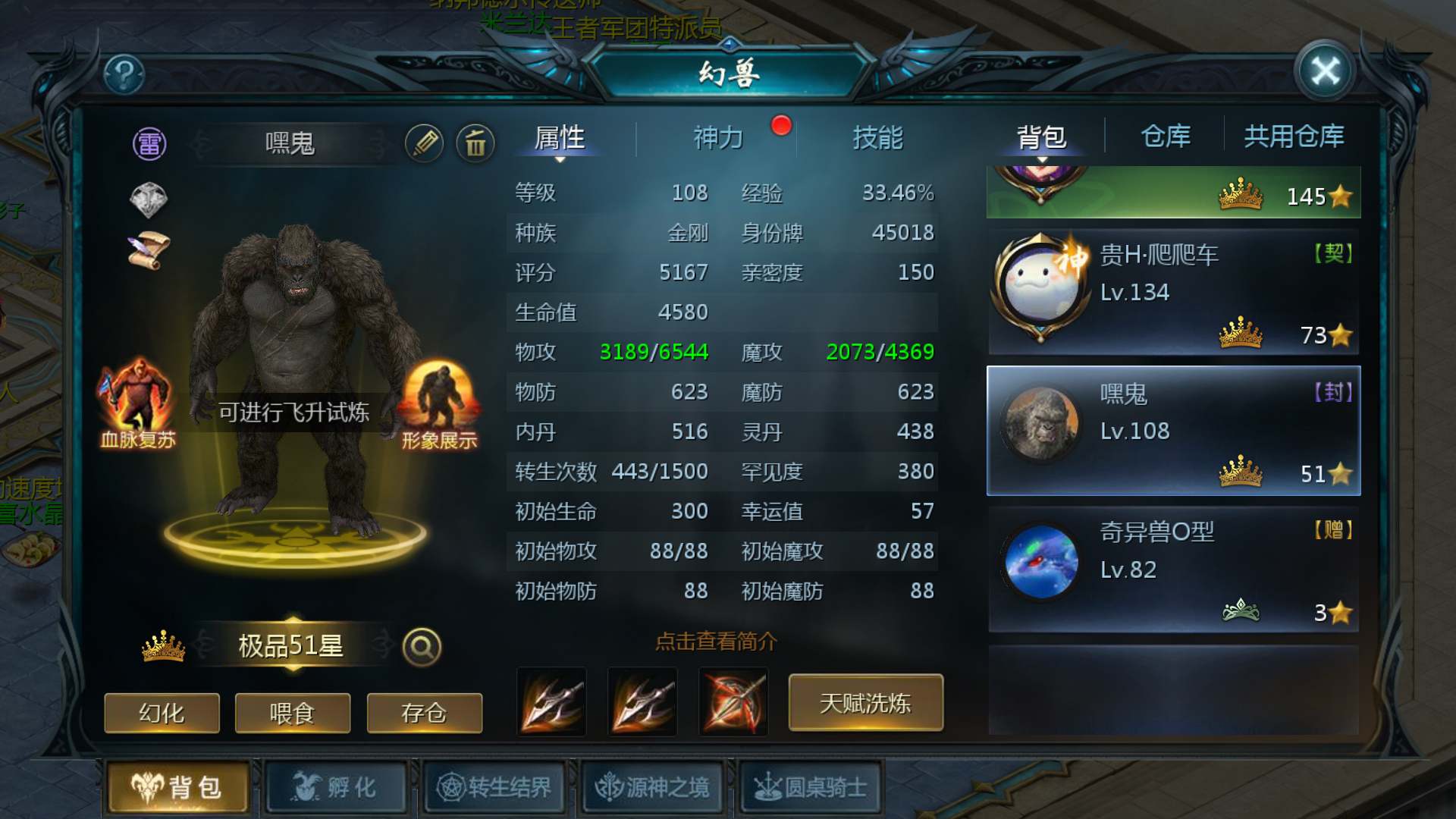
Task: Open the 转生结界 section
Action: (494, 787)
